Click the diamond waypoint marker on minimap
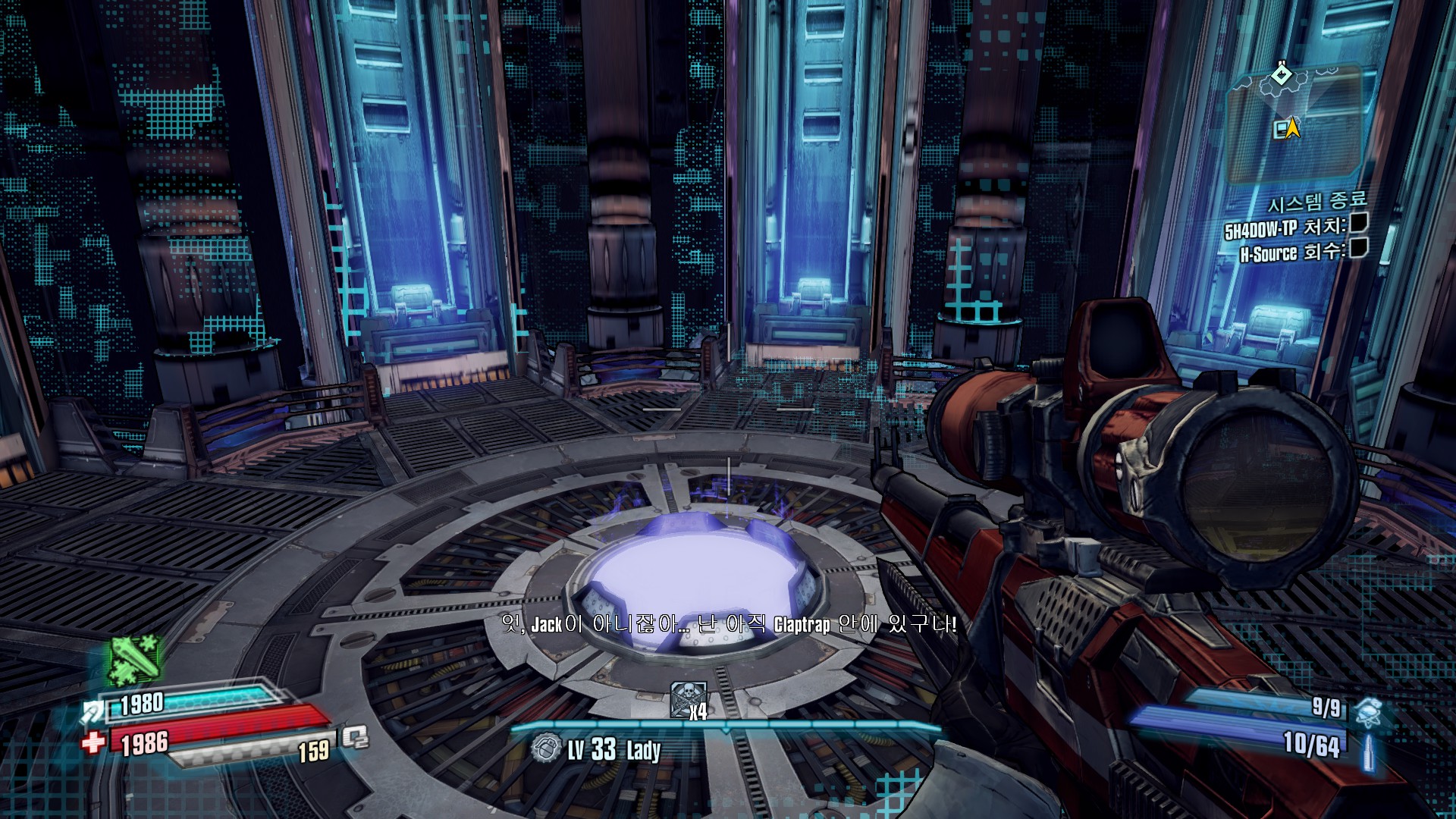1456x819 pixels. [x=1282, y=74]
